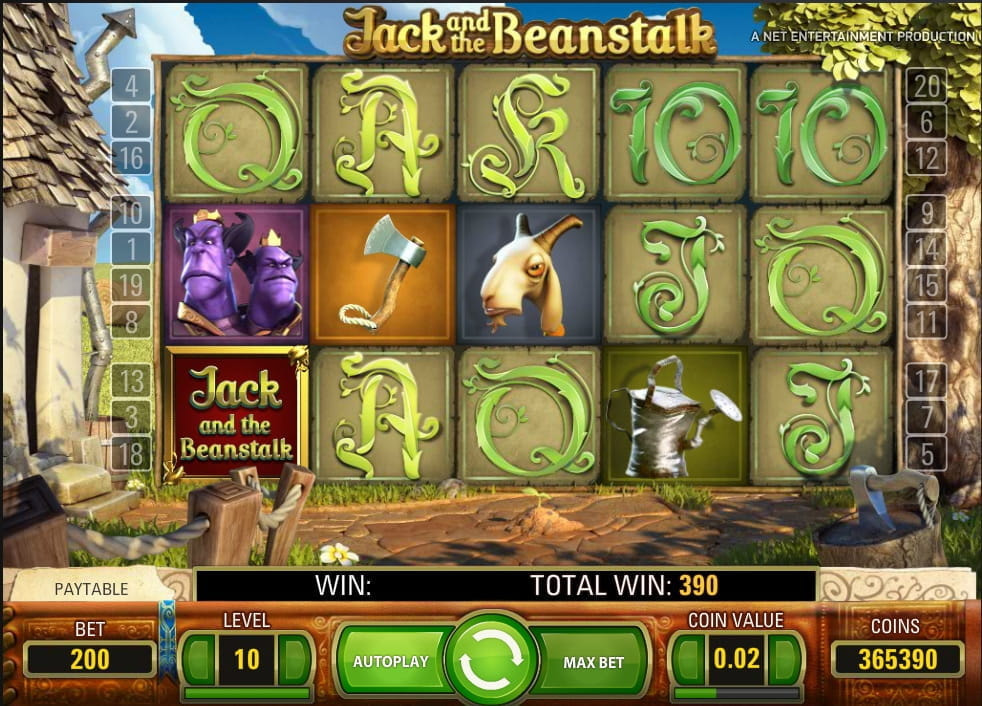Viewport: 982px width, 706px height.
Task: Show payline number 13
Action: [x=132, y=381]
